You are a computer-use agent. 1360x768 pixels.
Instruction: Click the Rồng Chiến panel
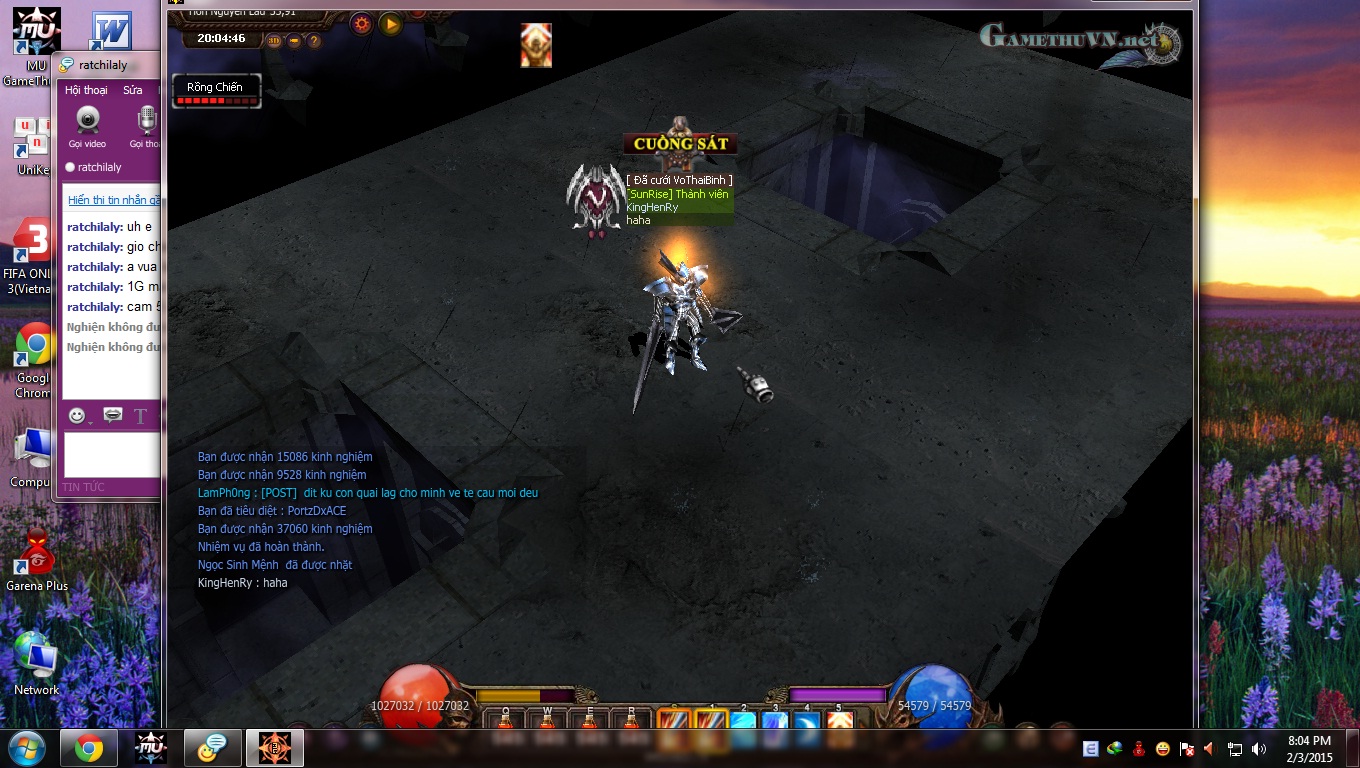(x=216, y=90)
